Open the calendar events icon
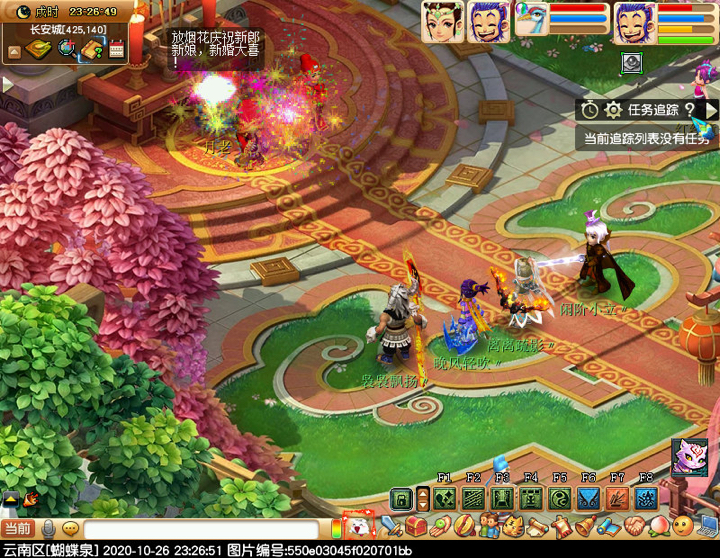This screenshot has height=558, width=720. tap(116, 49)
